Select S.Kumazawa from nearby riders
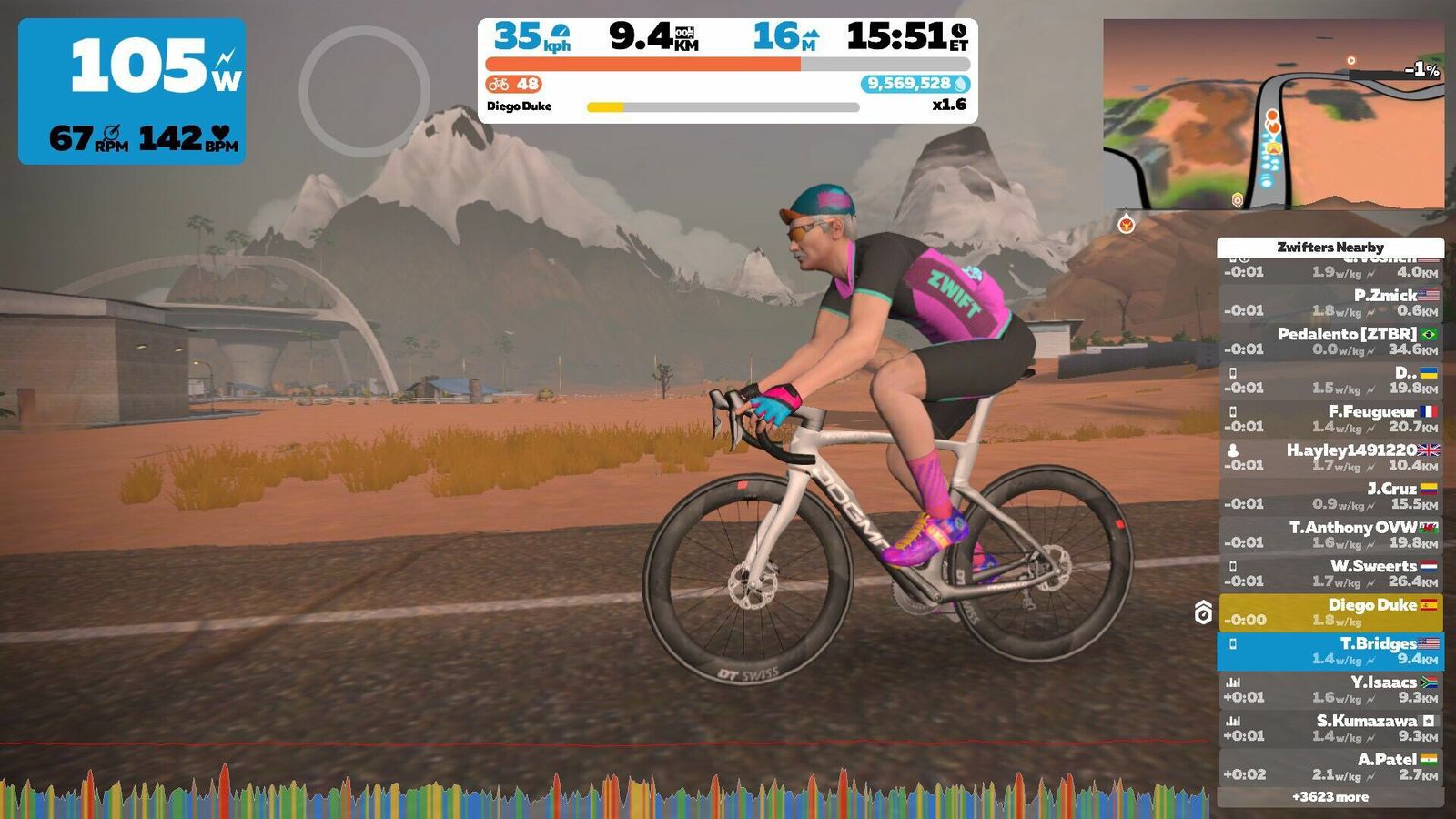Viewport: 1456px width, 819px height. 1330,728
